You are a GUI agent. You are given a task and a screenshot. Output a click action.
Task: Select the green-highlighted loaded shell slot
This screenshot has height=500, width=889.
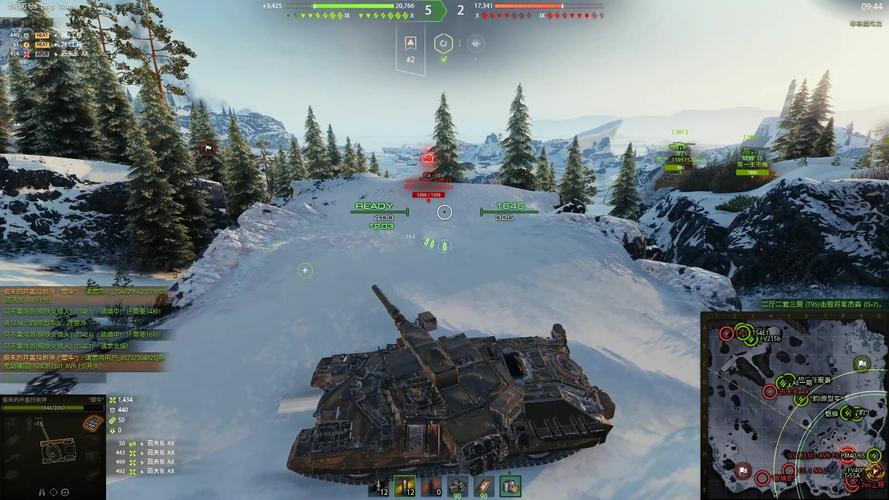(406, 486)
